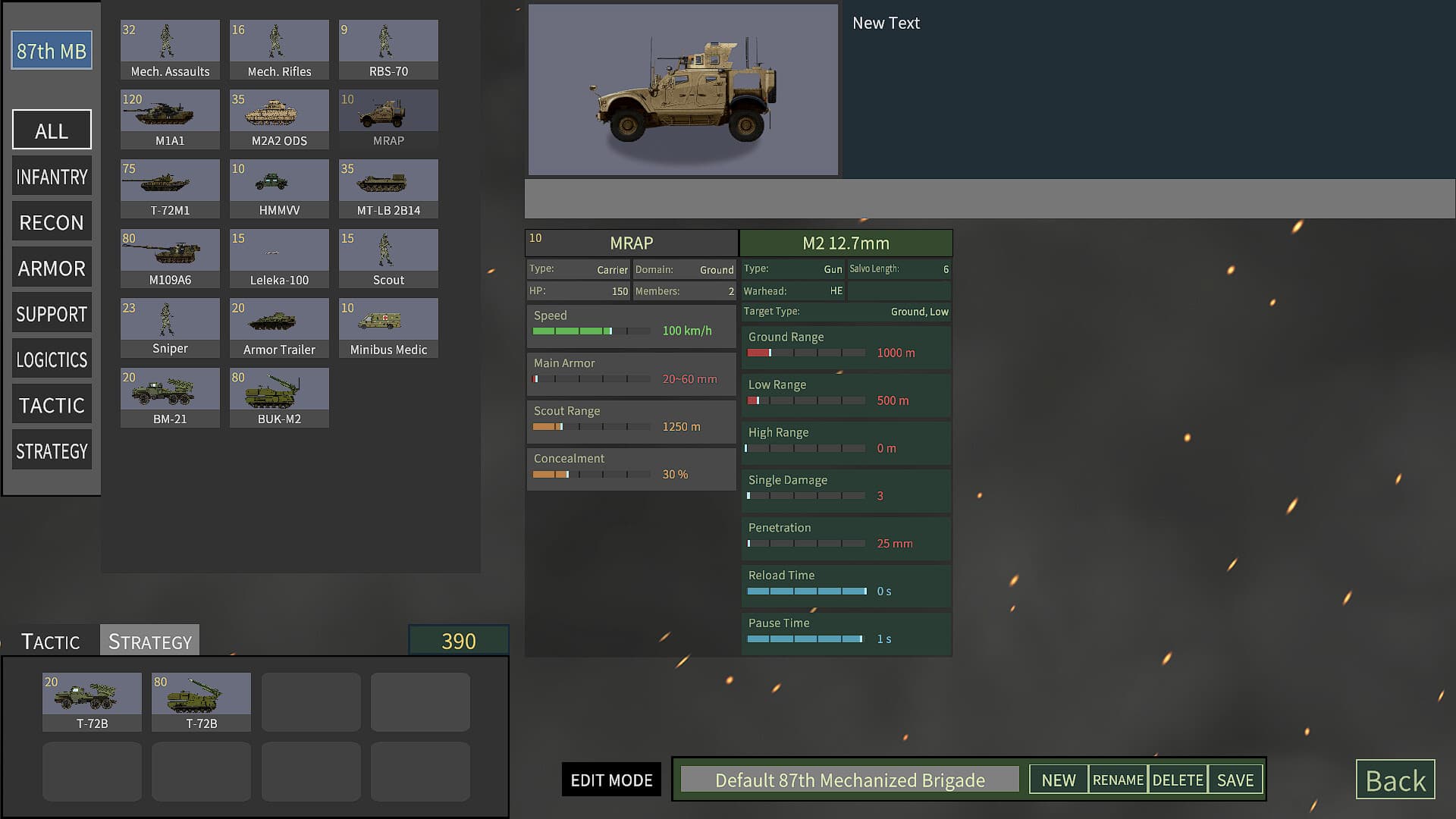Click Back to exit the editor
The width and height of the screenshot is (1456, 819).
click(1395, 780)
